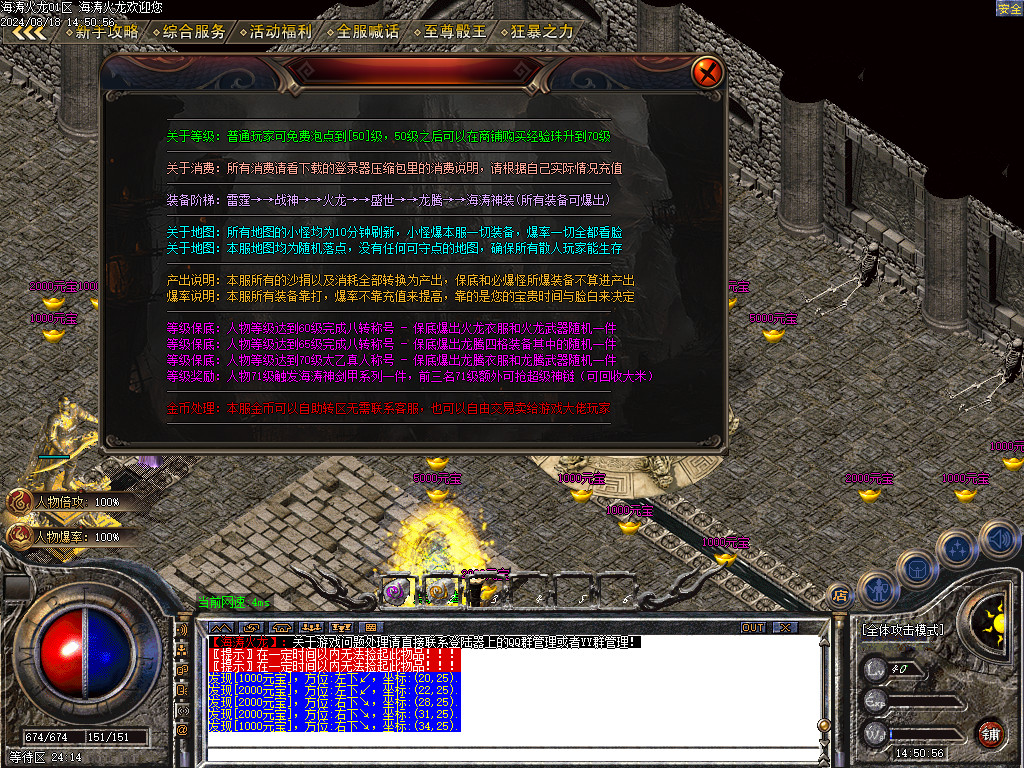Open the skills sparkle icon

pos(957,548)
